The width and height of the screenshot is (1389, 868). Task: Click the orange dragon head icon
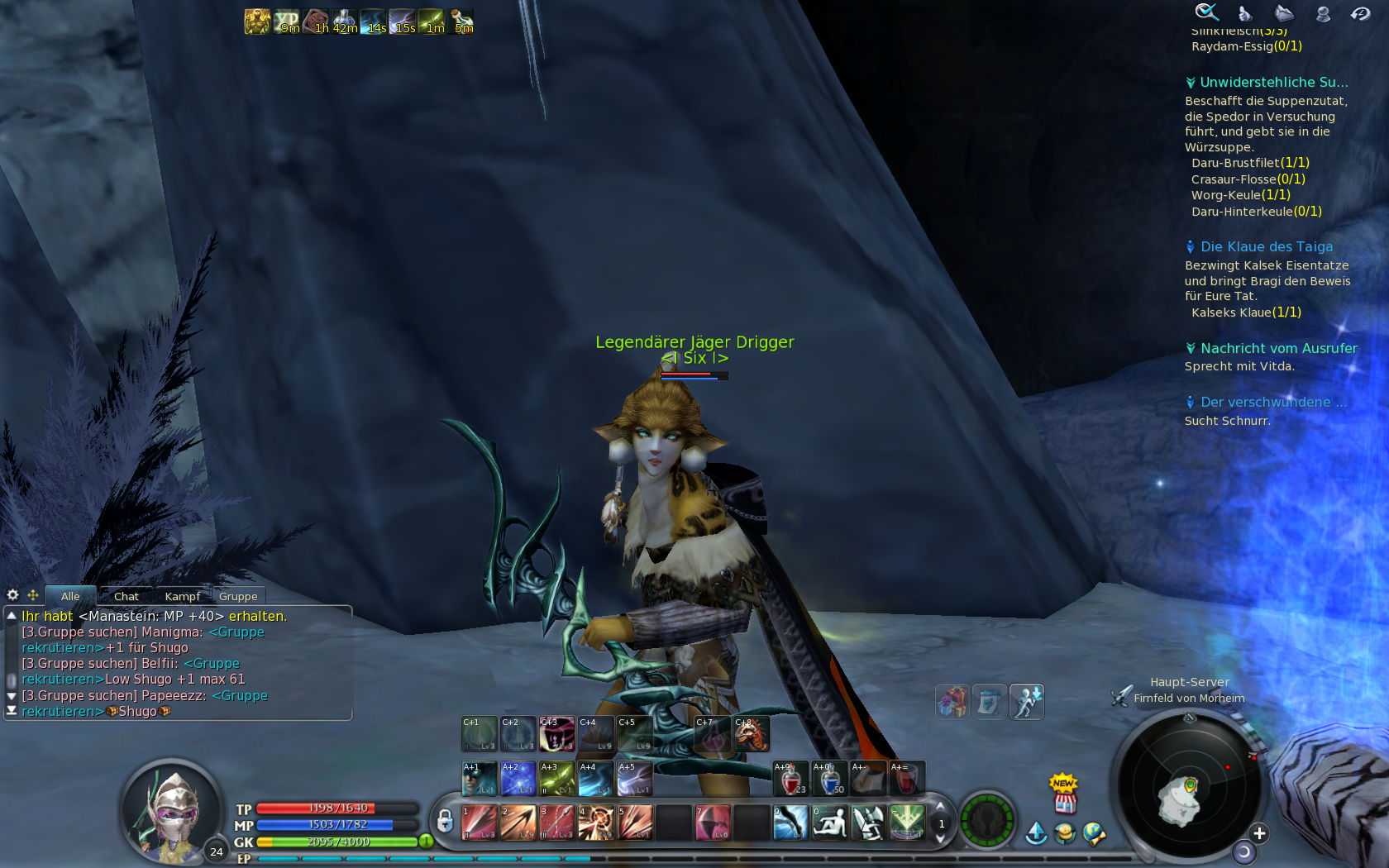click(752, 734)
